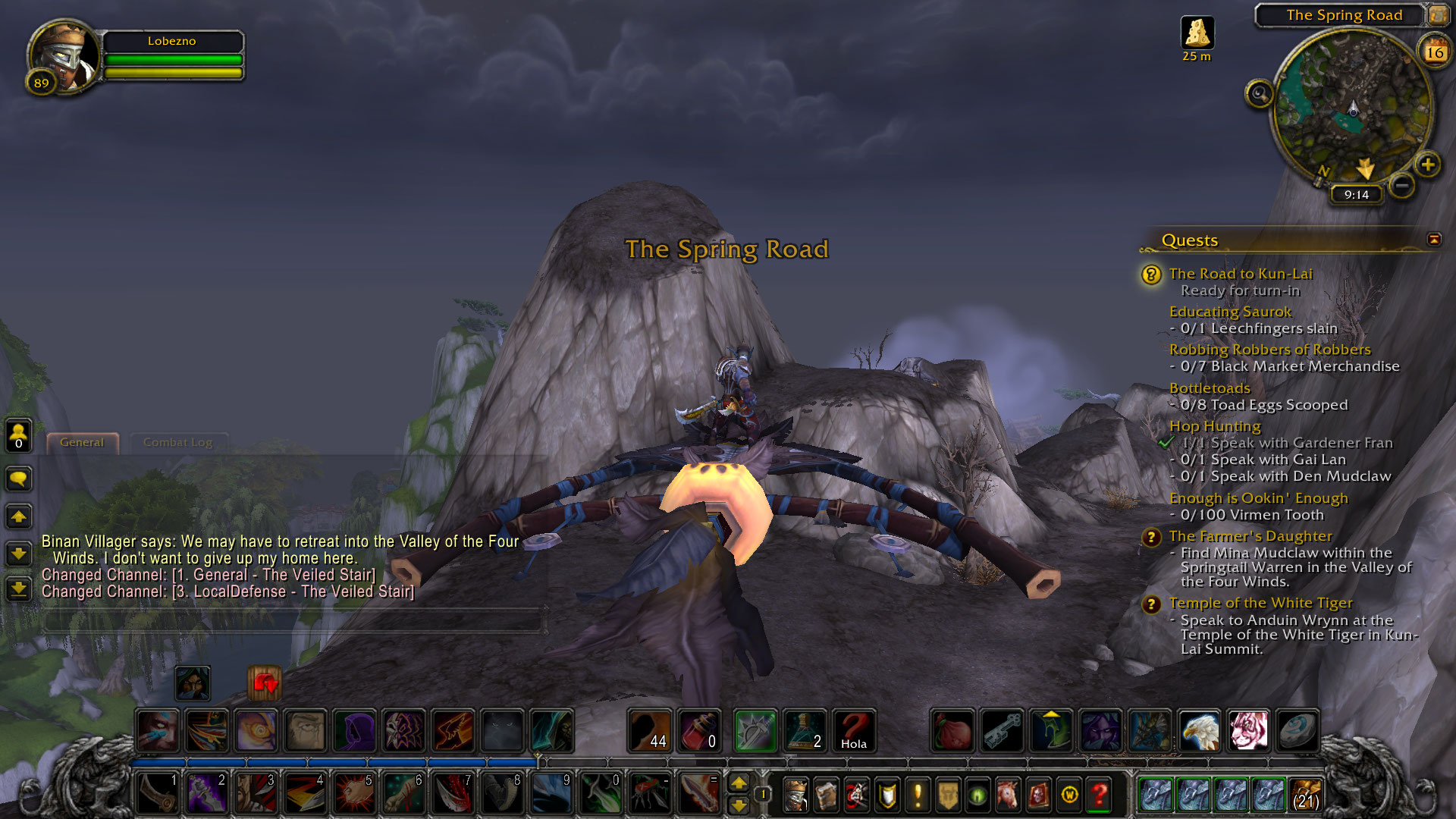Switch to the Combat Log tab

(x=177, y=442)
